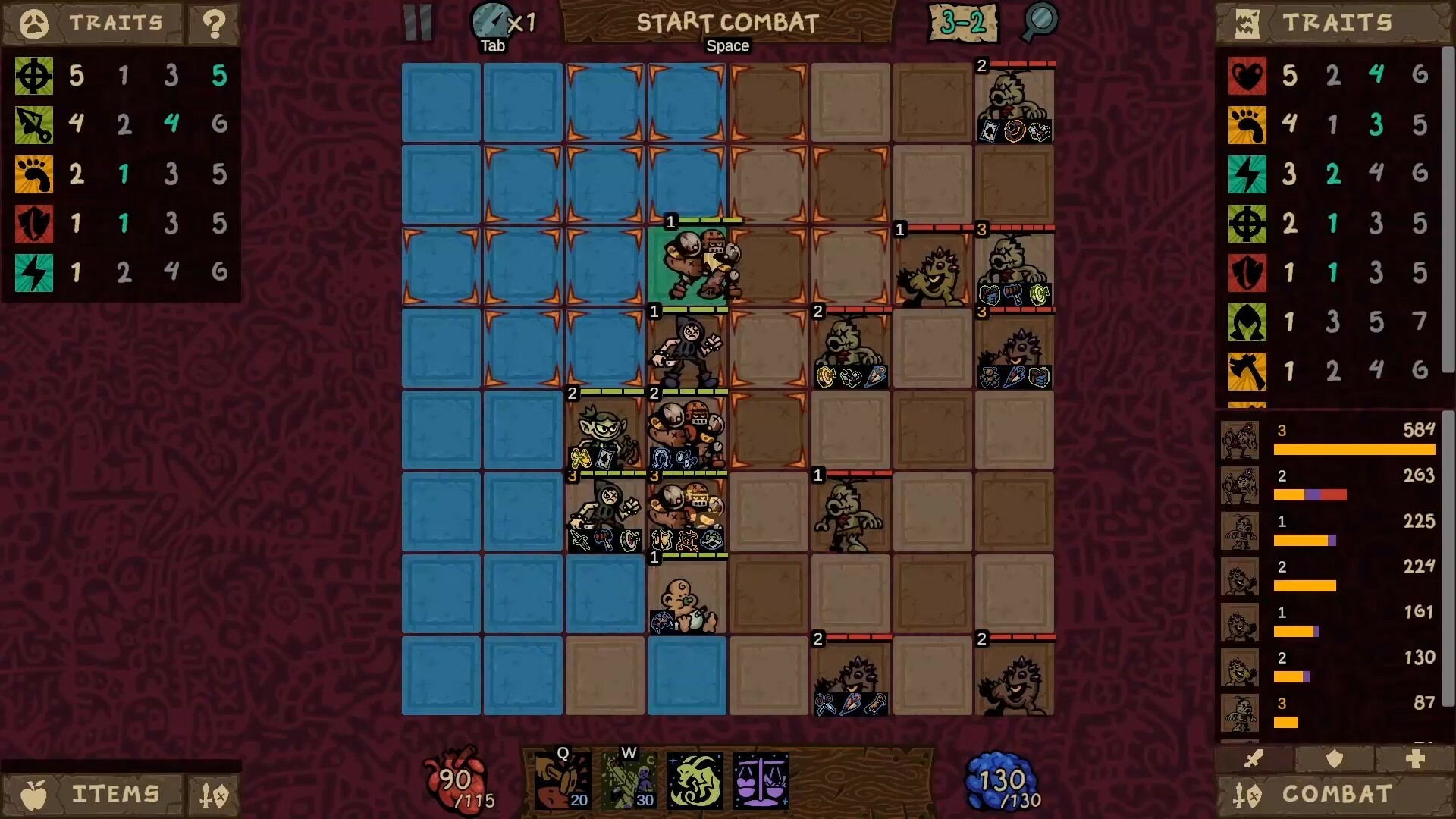Switch to the sword damage tab

tap(1256, 759)
